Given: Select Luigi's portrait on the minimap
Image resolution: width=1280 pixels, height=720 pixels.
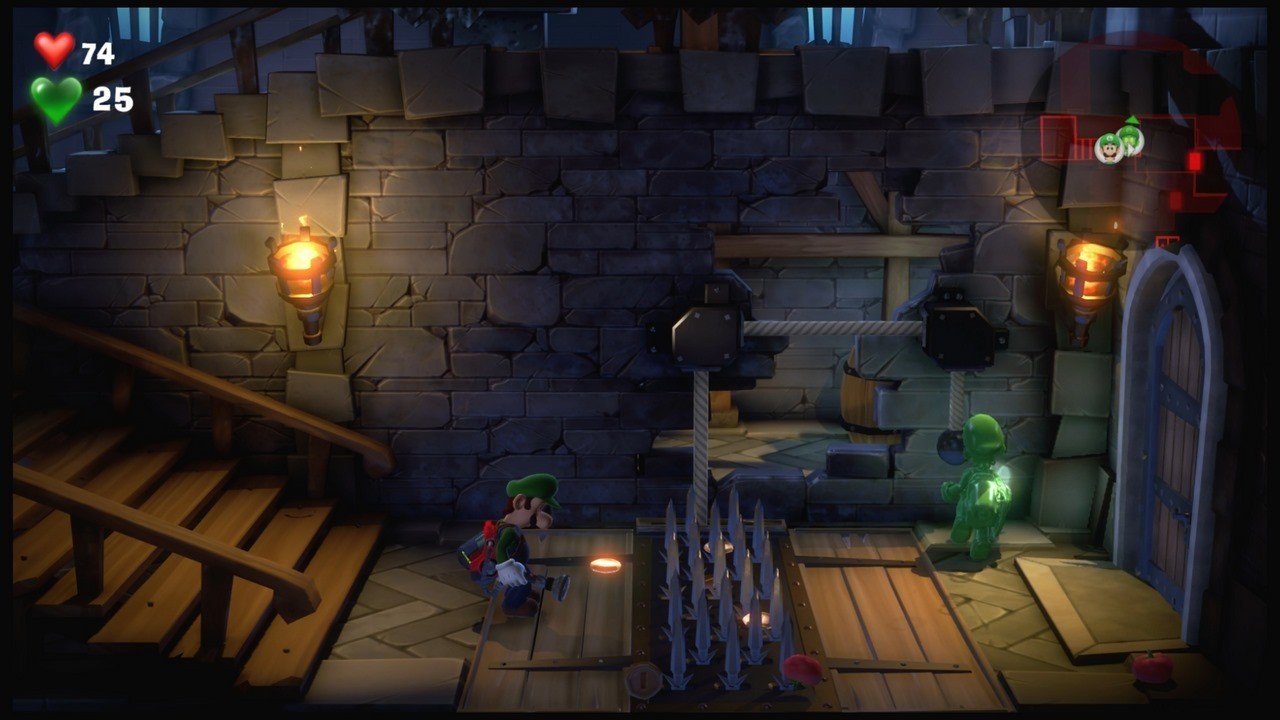Looking at the screenshot, I should pyautogui.click(x=1109, y=148).
